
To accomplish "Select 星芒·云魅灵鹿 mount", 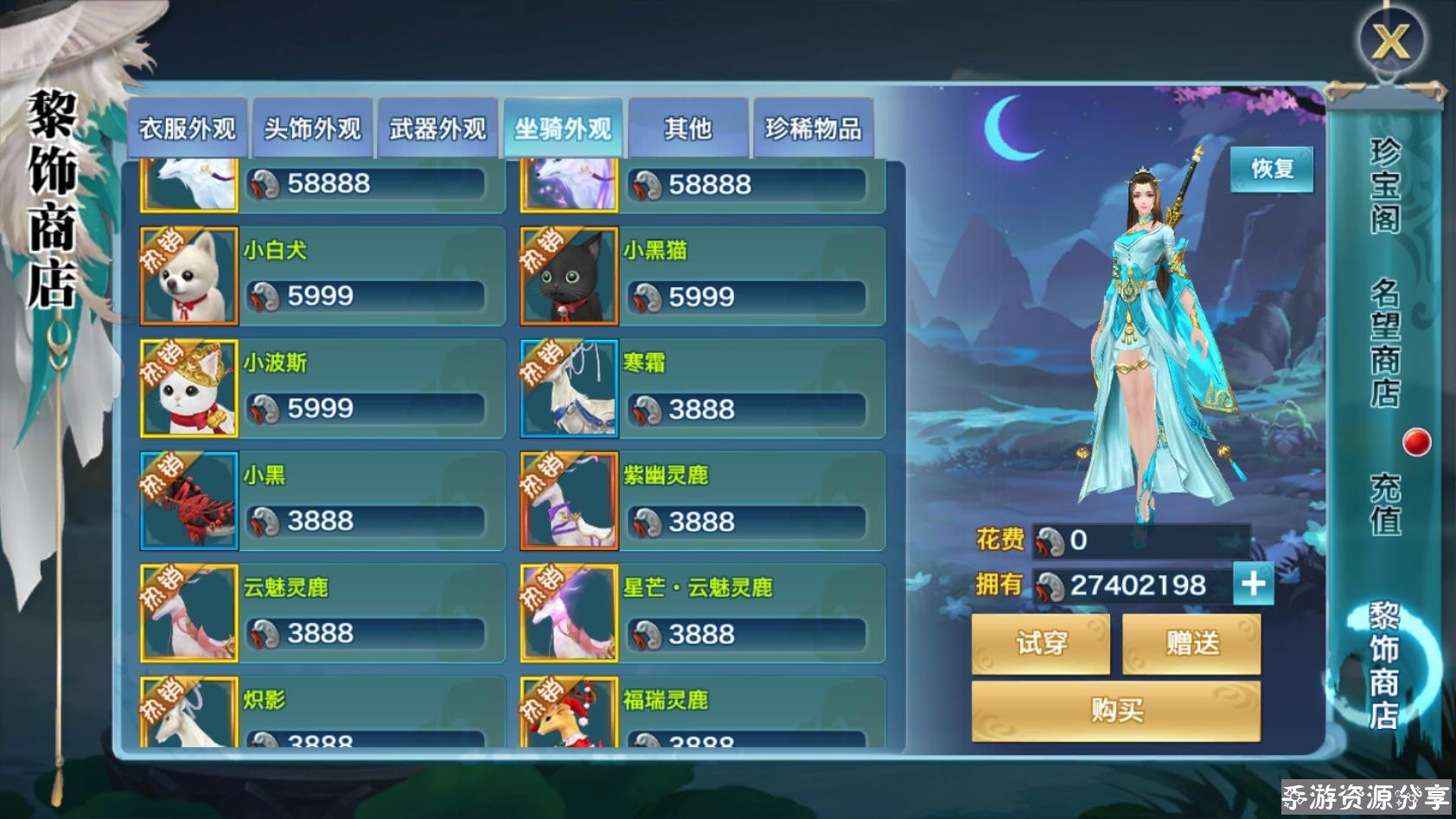I will [x=702, y=613].
